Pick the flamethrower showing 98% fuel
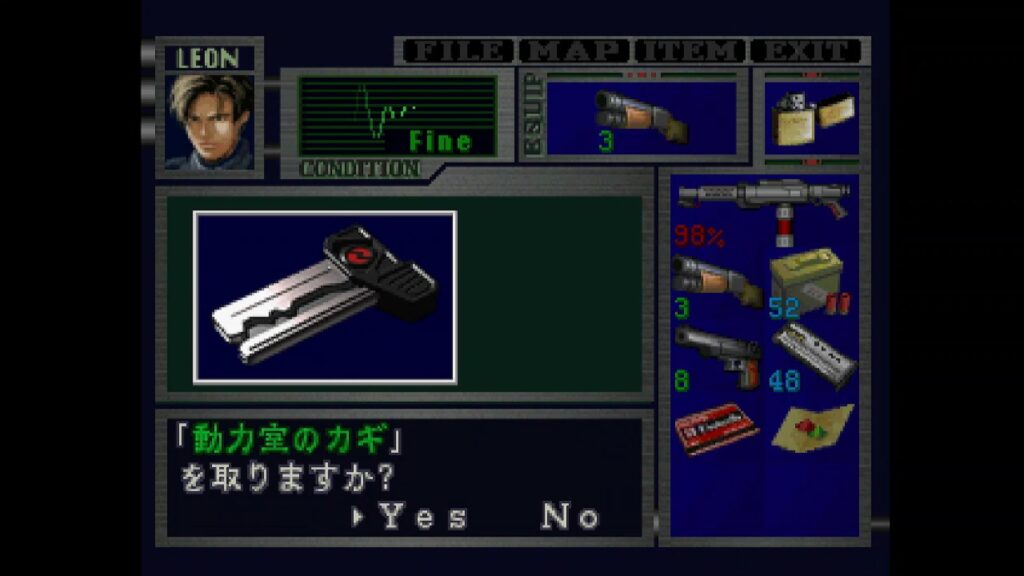This screenshot has height=576, width=1024. pyautogui.click(x=762, y=210)
